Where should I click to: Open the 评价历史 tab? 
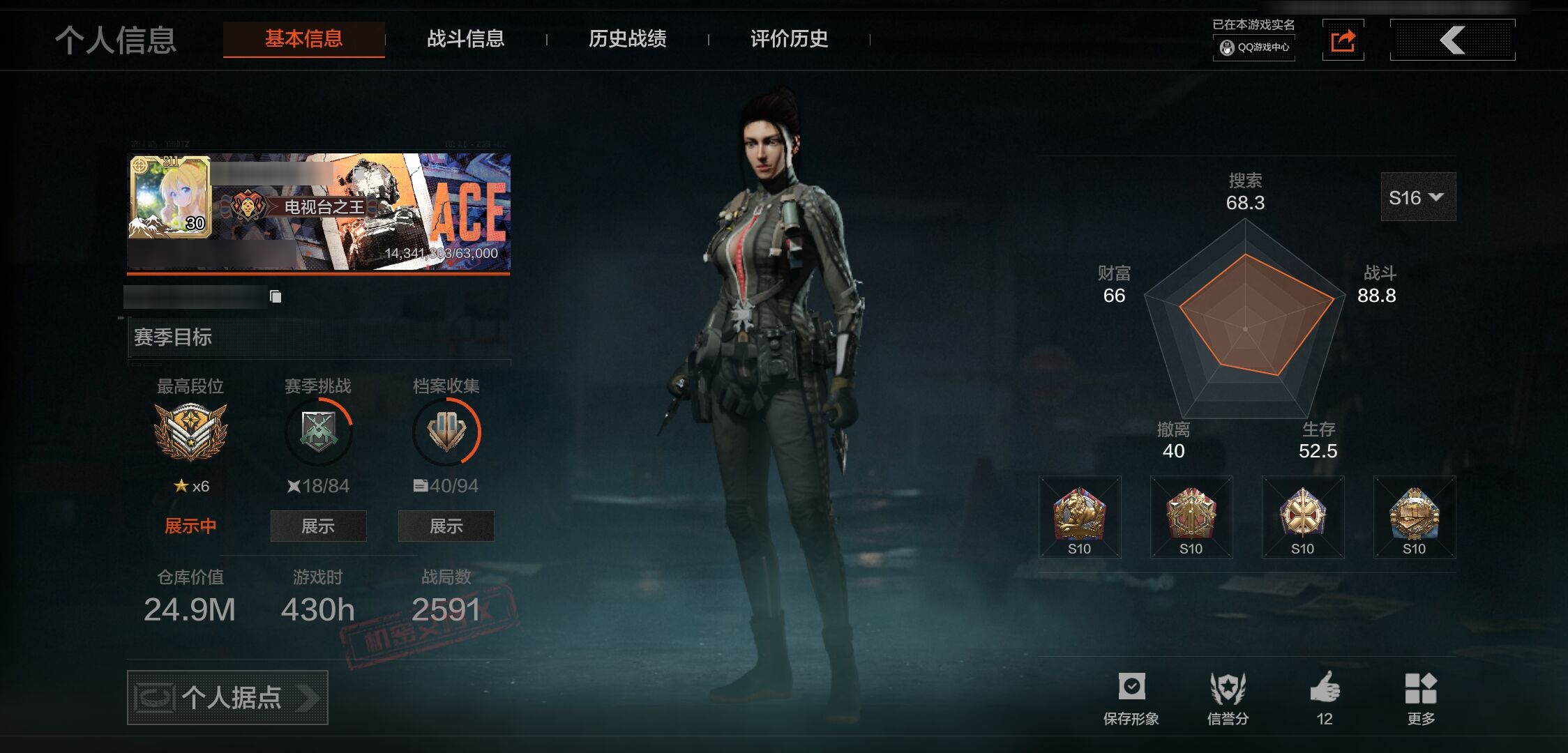(789, 39)
